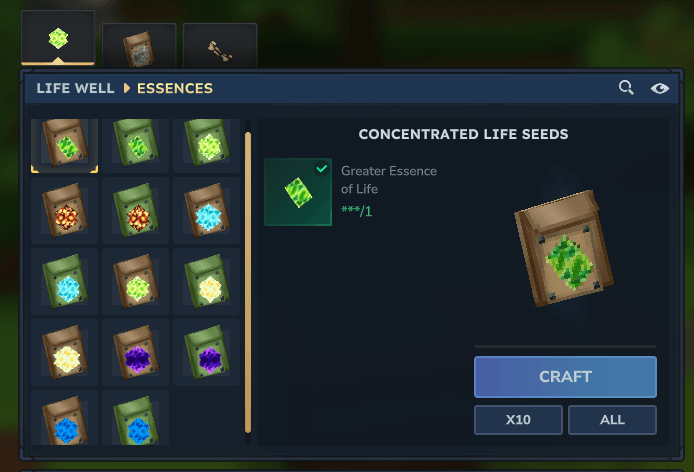Toggle the eye visibility icon
This screenshot has width=694, height=472.
660,88
